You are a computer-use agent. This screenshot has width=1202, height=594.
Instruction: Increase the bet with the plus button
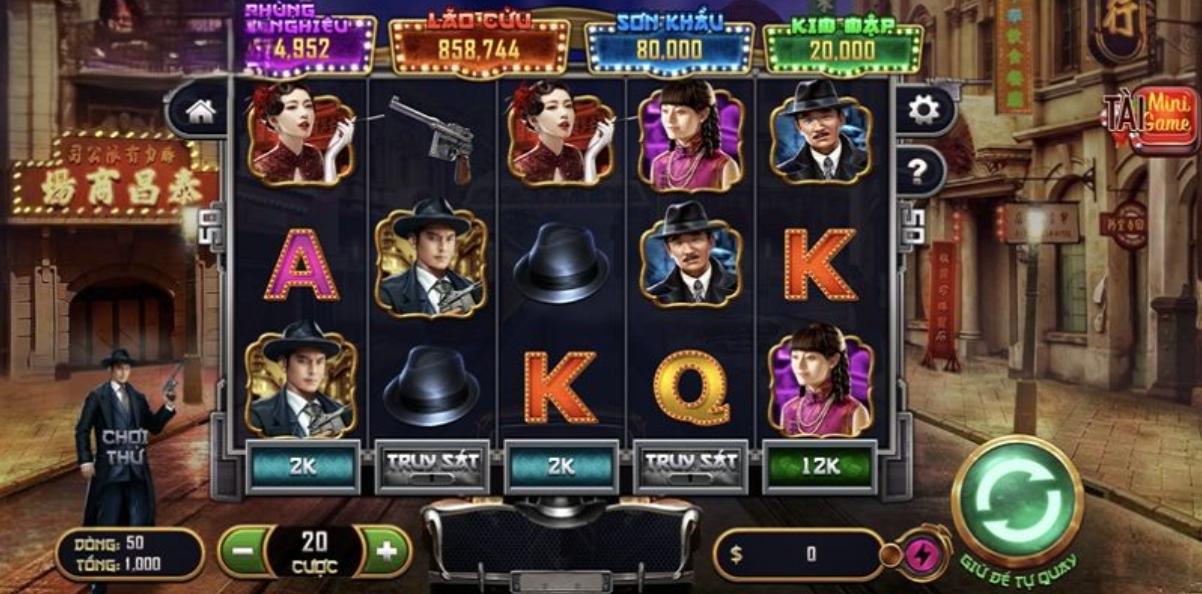[x=386, y=551]
